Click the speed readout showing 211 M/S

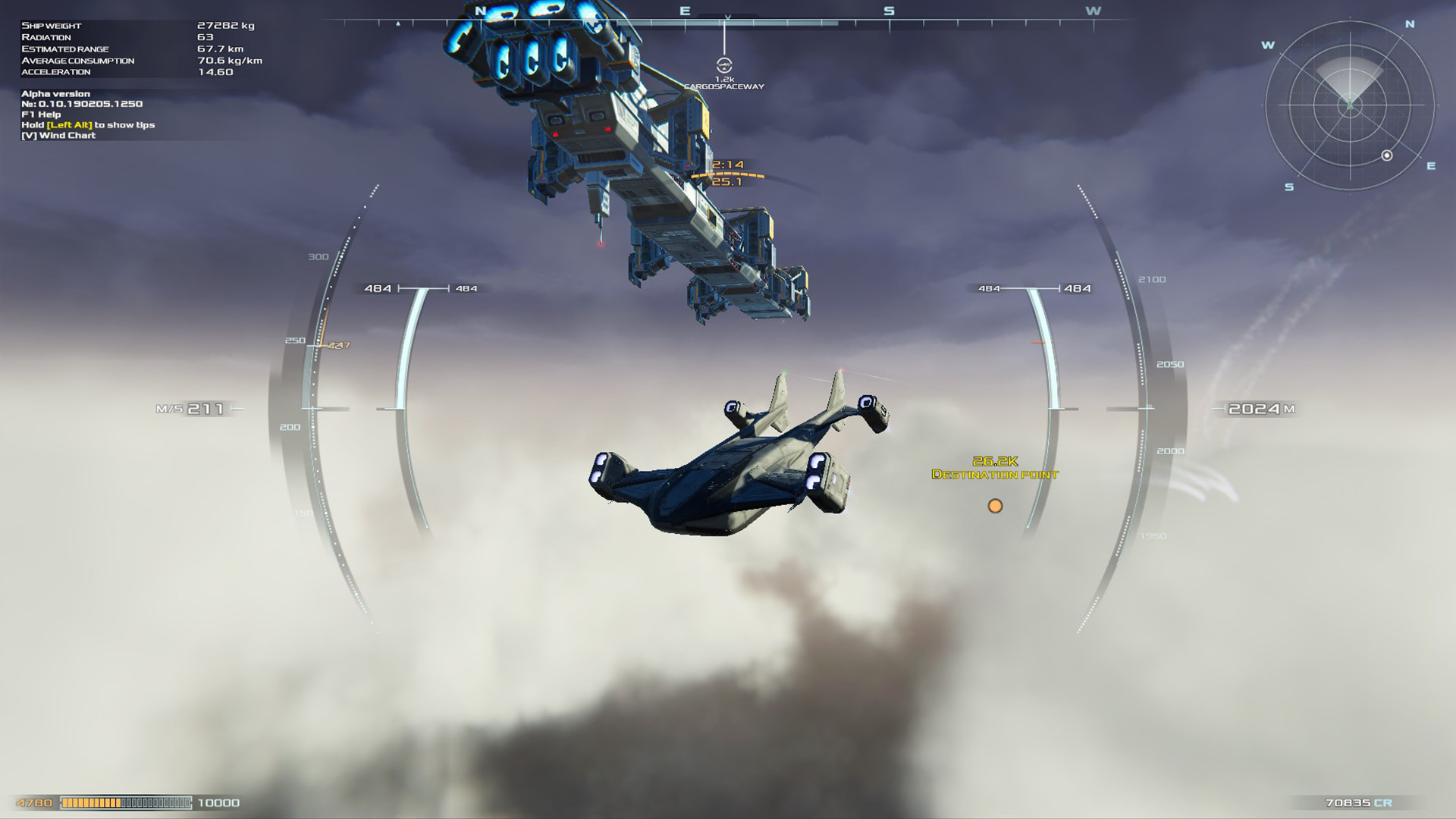(190, 408)
